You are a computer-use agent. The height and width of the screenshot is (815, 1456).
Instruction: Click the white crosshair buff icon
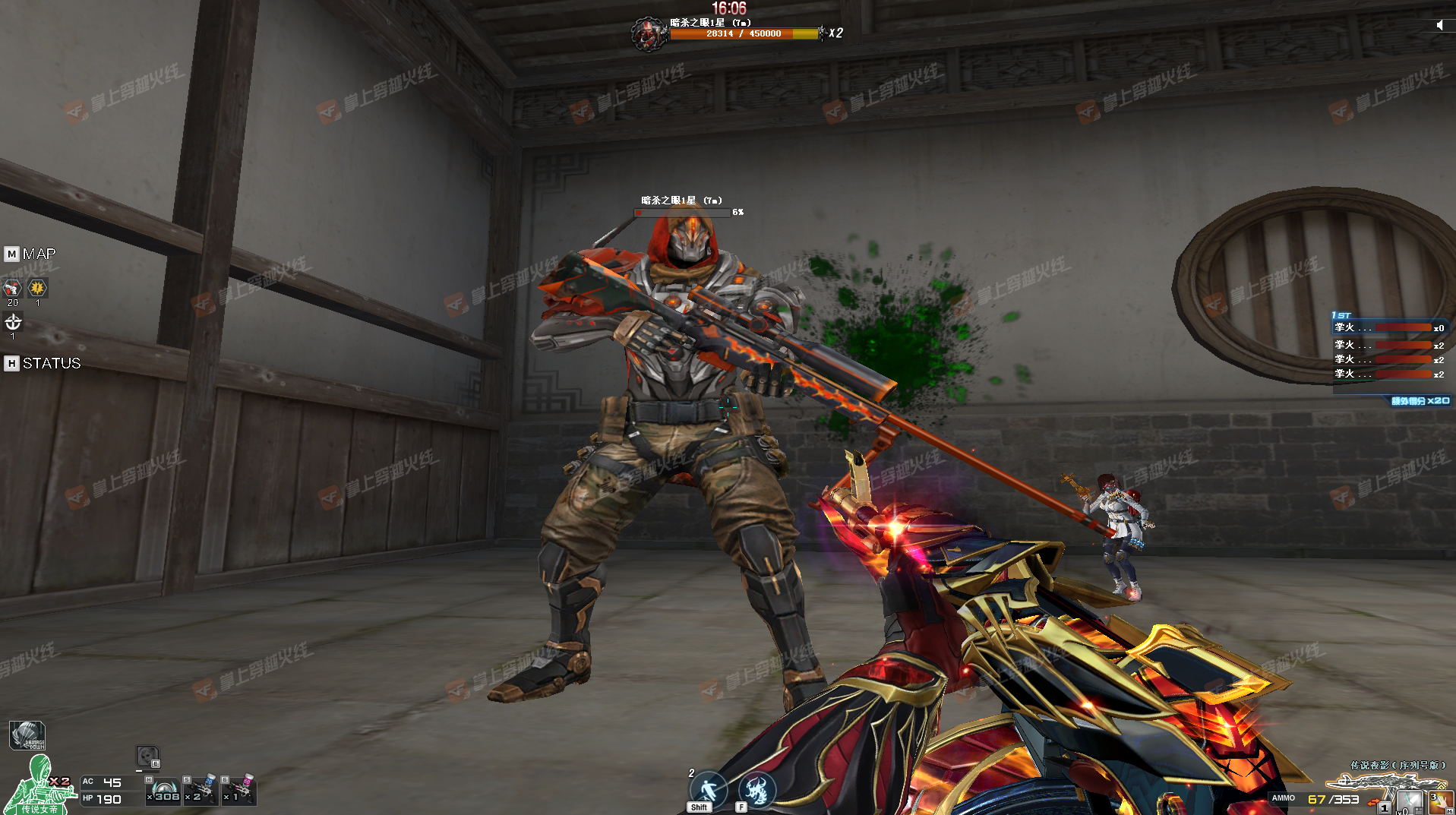pos(13,323)
